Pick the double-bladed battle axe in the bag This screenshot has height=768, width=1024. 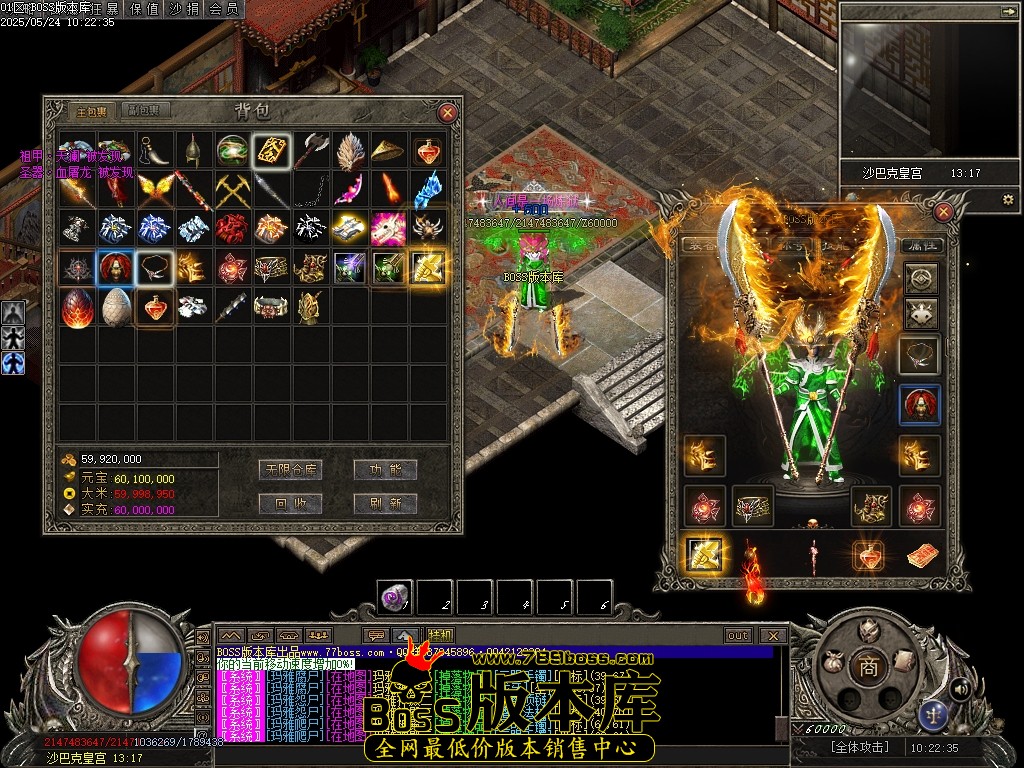311,150
